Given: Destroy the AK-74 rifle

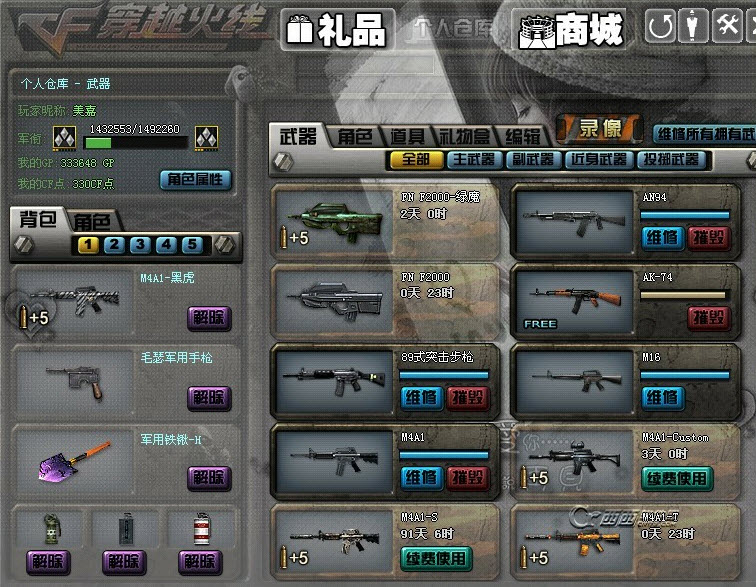Looking at the screenshot, I should point(708,318).
